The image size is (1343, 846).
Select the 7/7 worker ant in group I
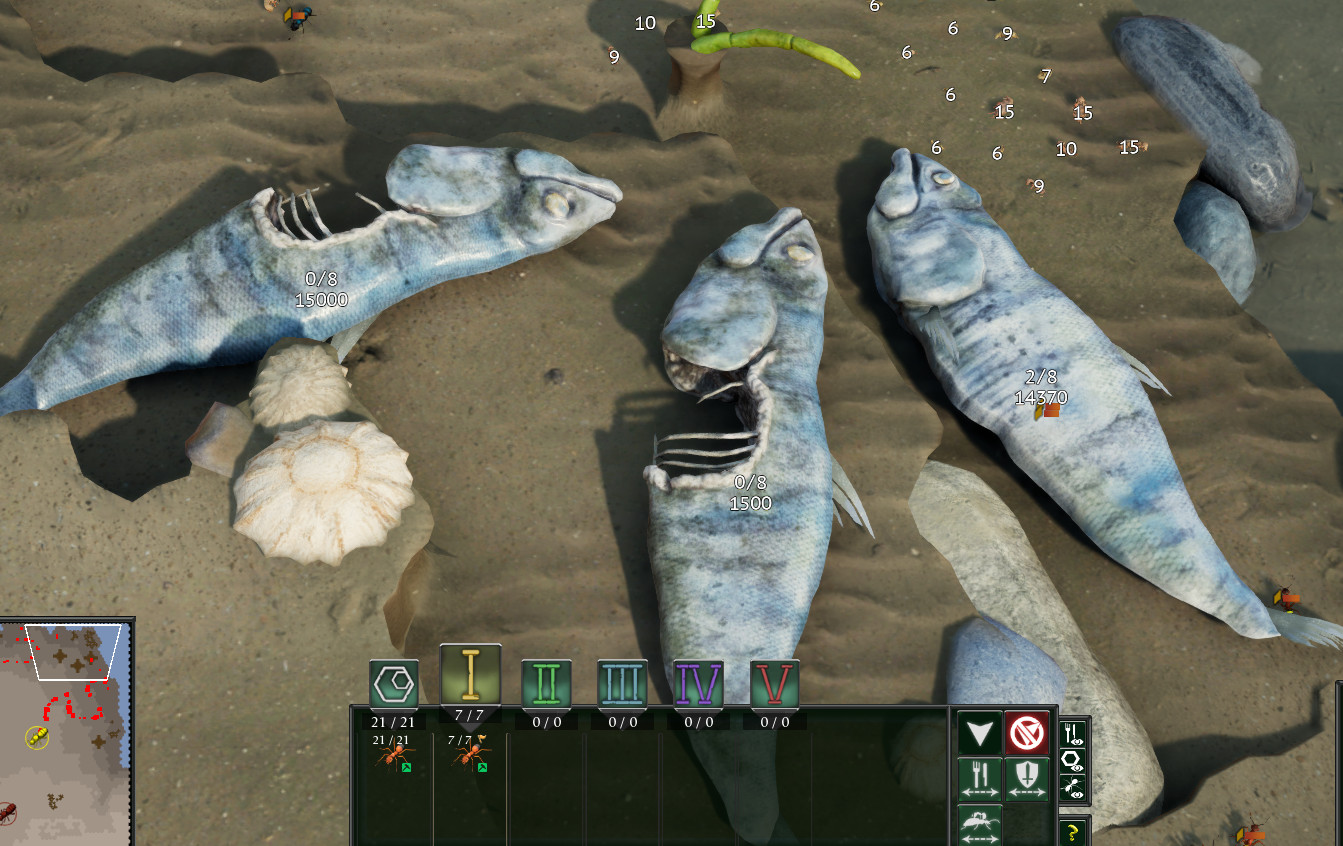point(467,755)
